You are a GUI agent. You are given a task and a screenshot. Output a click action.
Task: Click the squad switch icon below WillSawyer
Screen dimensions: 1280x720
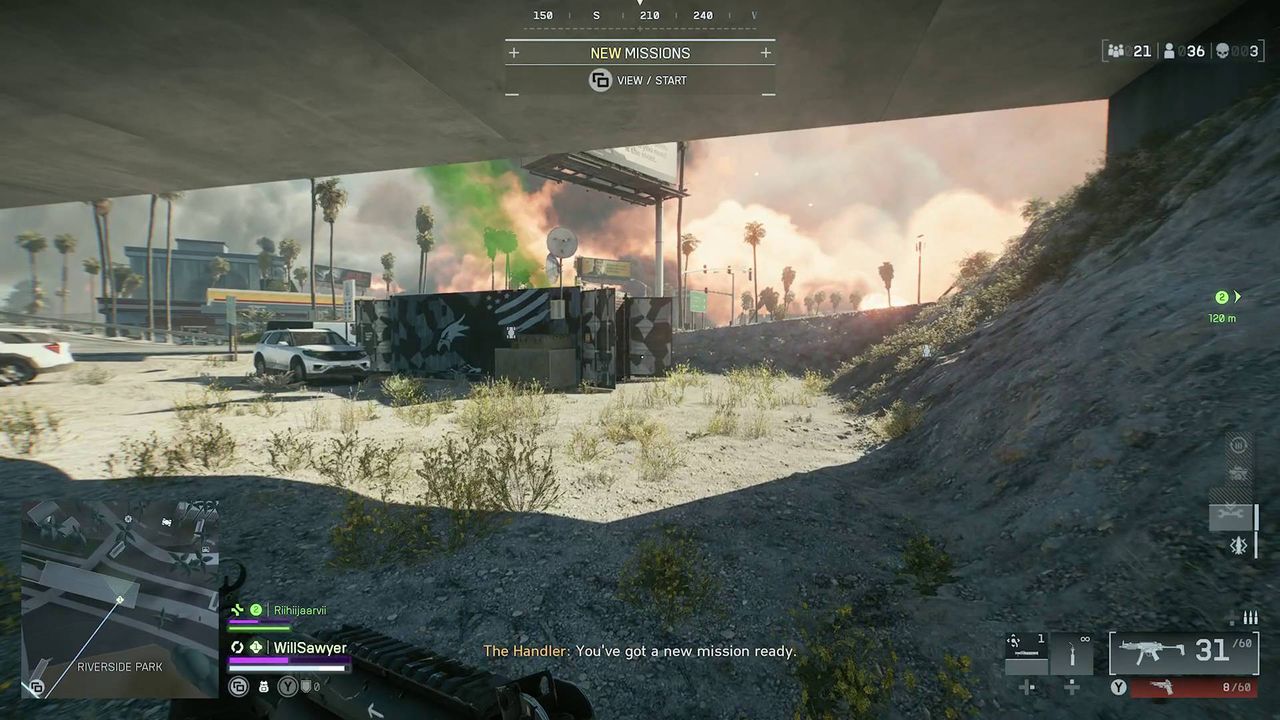point(238,687)
